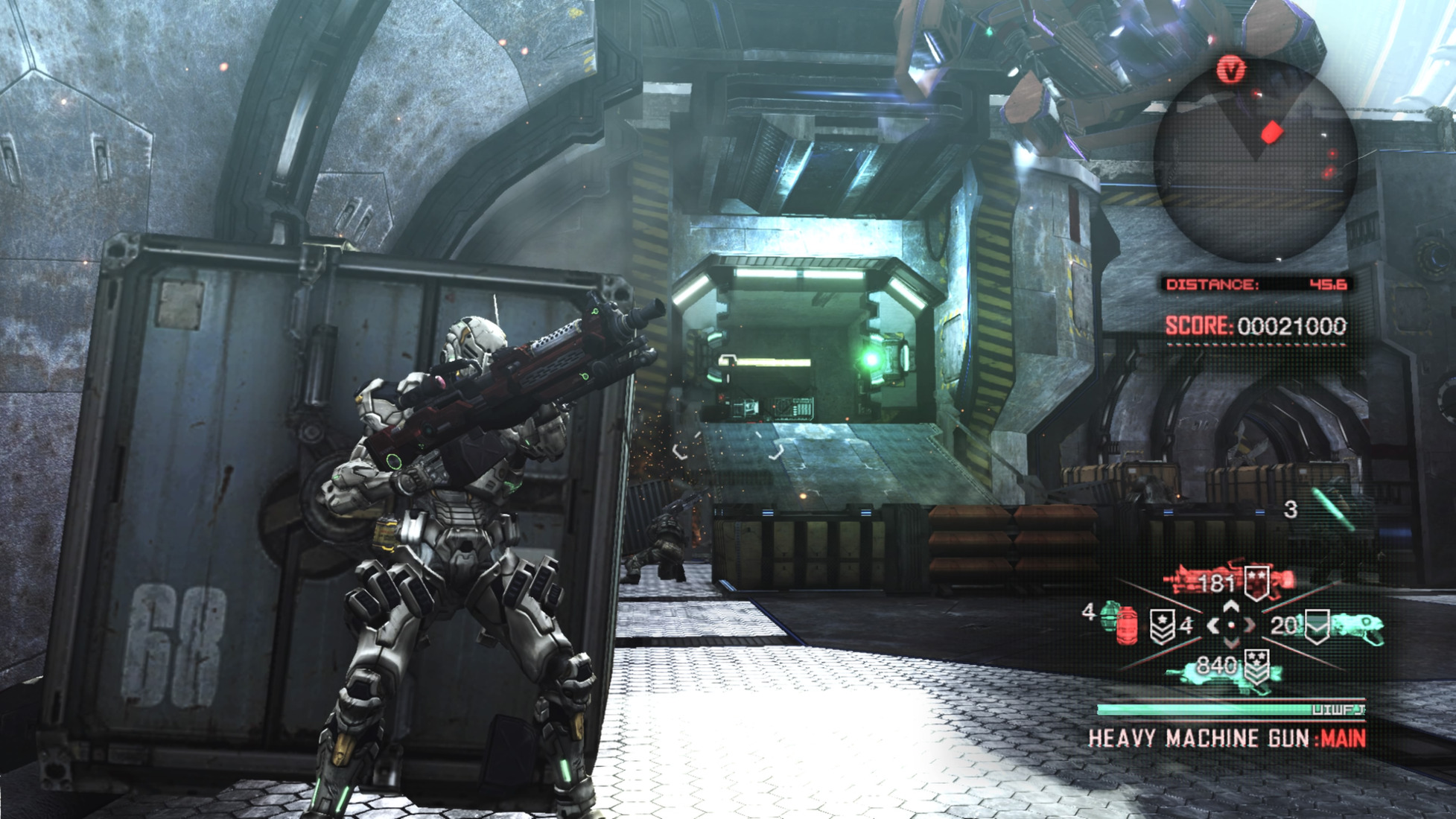This screenshot has width=1456, height=819.
Task: Click the red V marker above the radar
Action: tap(1231, 71)
